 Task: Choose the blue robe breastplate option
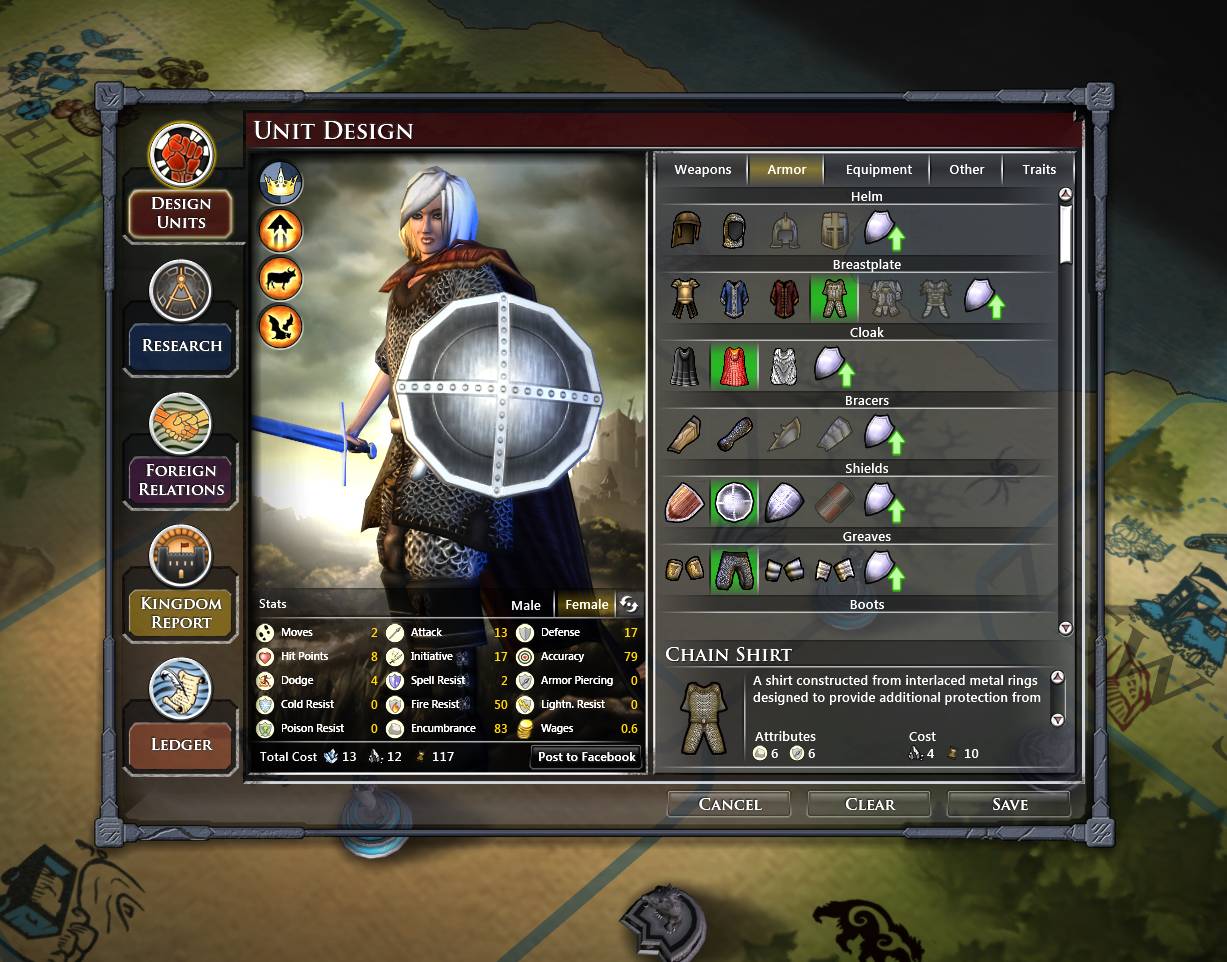click(x=734, y=298)
